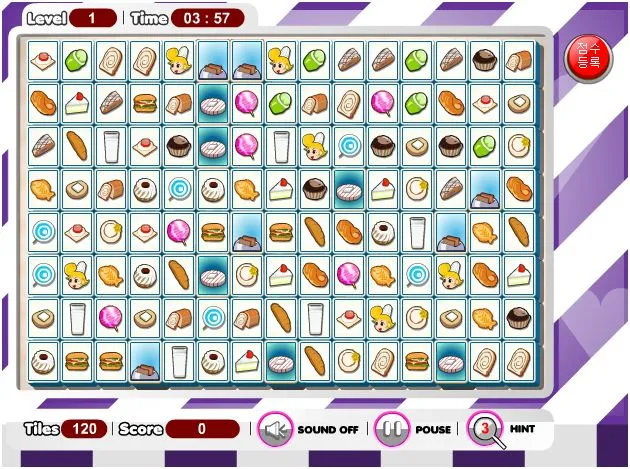The width and height of the screenshot is (630, 469).
Task: Use the HINT magnifying glass
Action: point(487,430)
